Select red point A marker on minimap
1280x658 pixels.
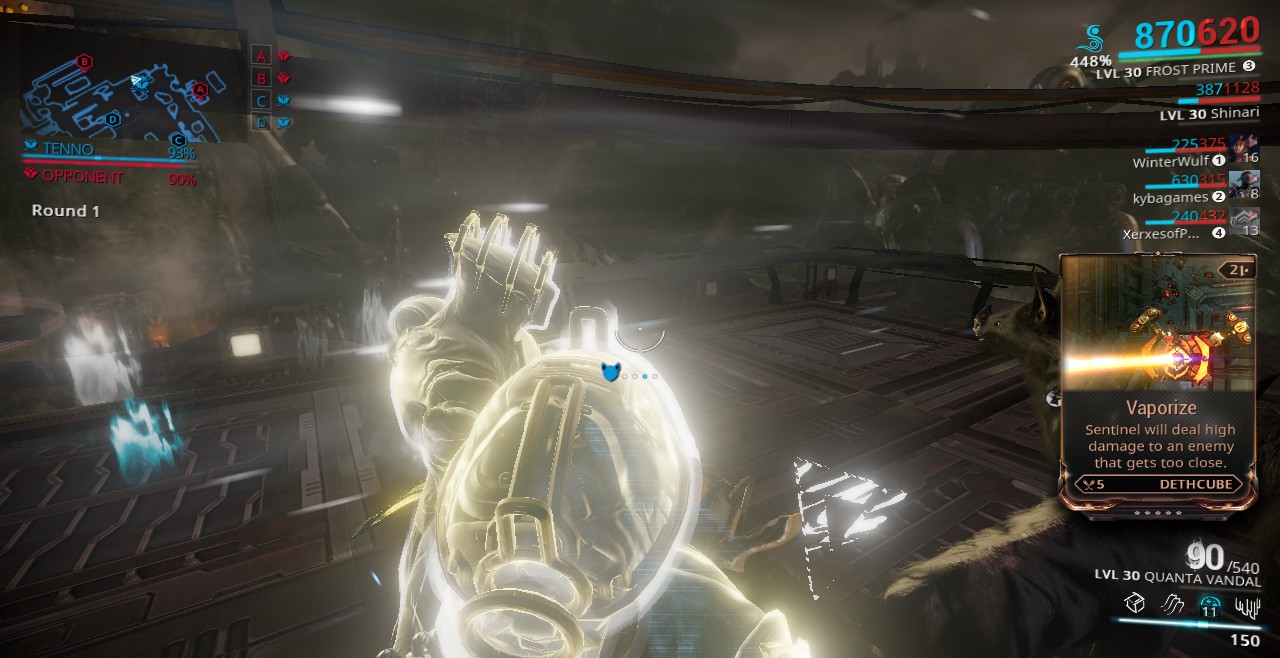click(x=200, y=90)
